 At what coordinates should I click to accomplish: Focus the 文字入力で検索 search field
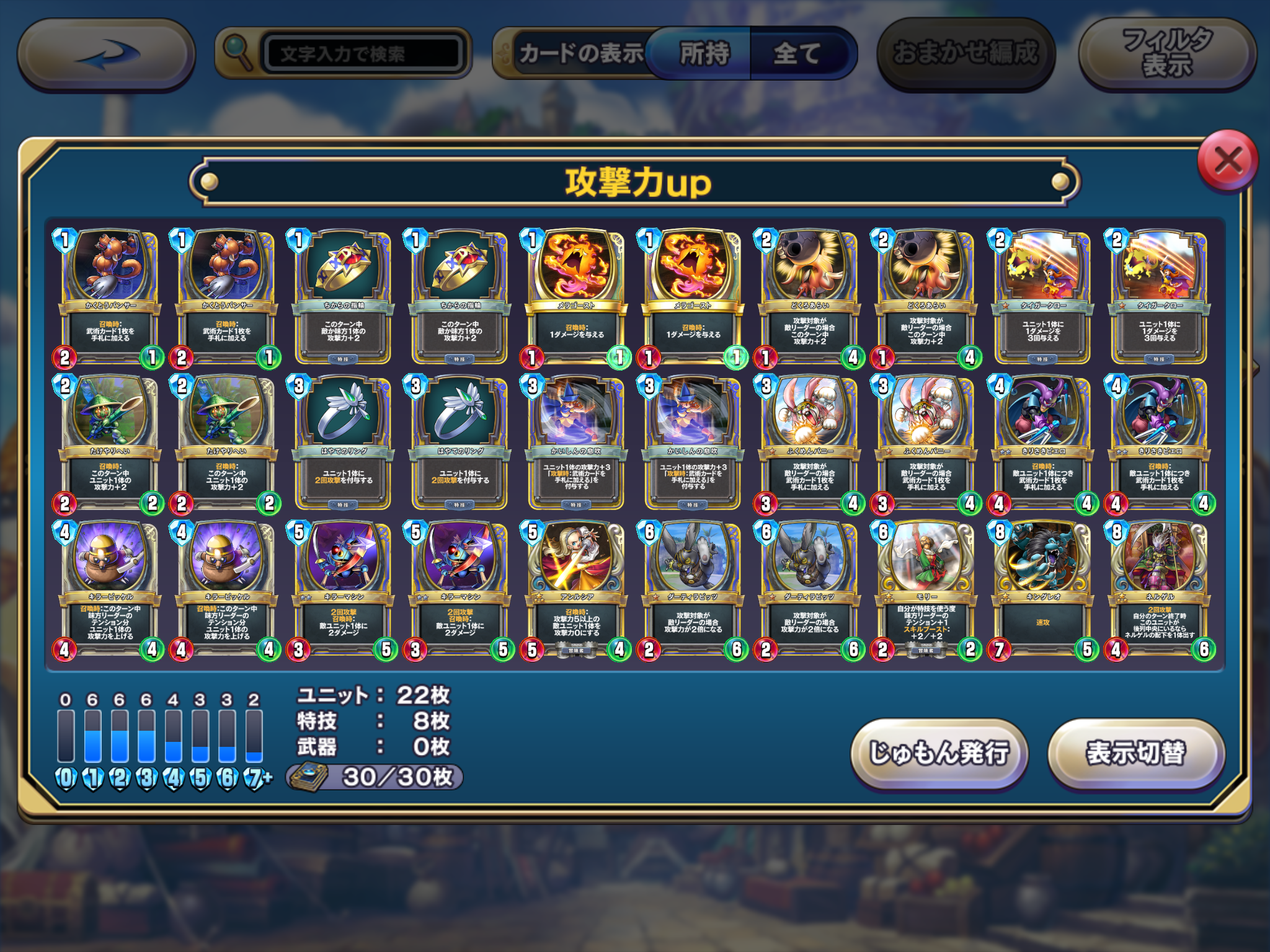(x=363, y=54)
